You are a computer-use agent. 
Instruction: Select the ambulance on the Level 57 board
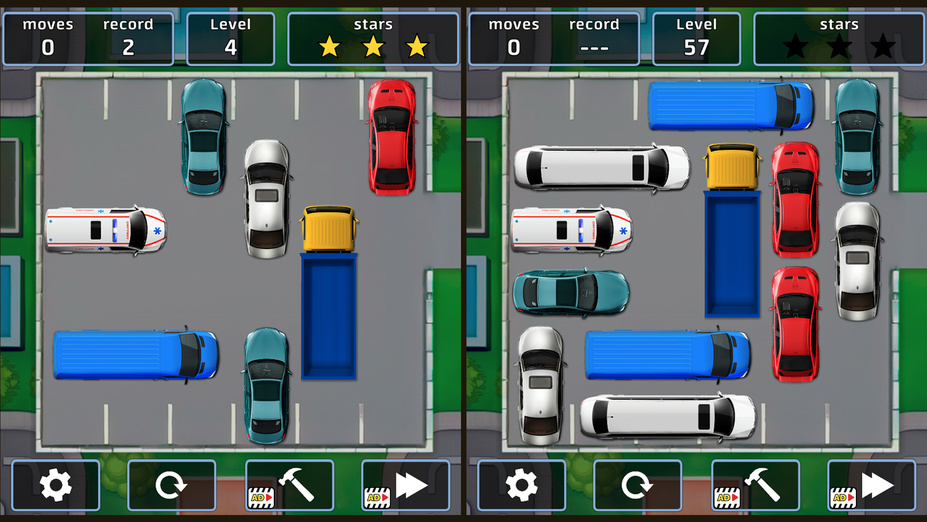click(x=571, y=230)
